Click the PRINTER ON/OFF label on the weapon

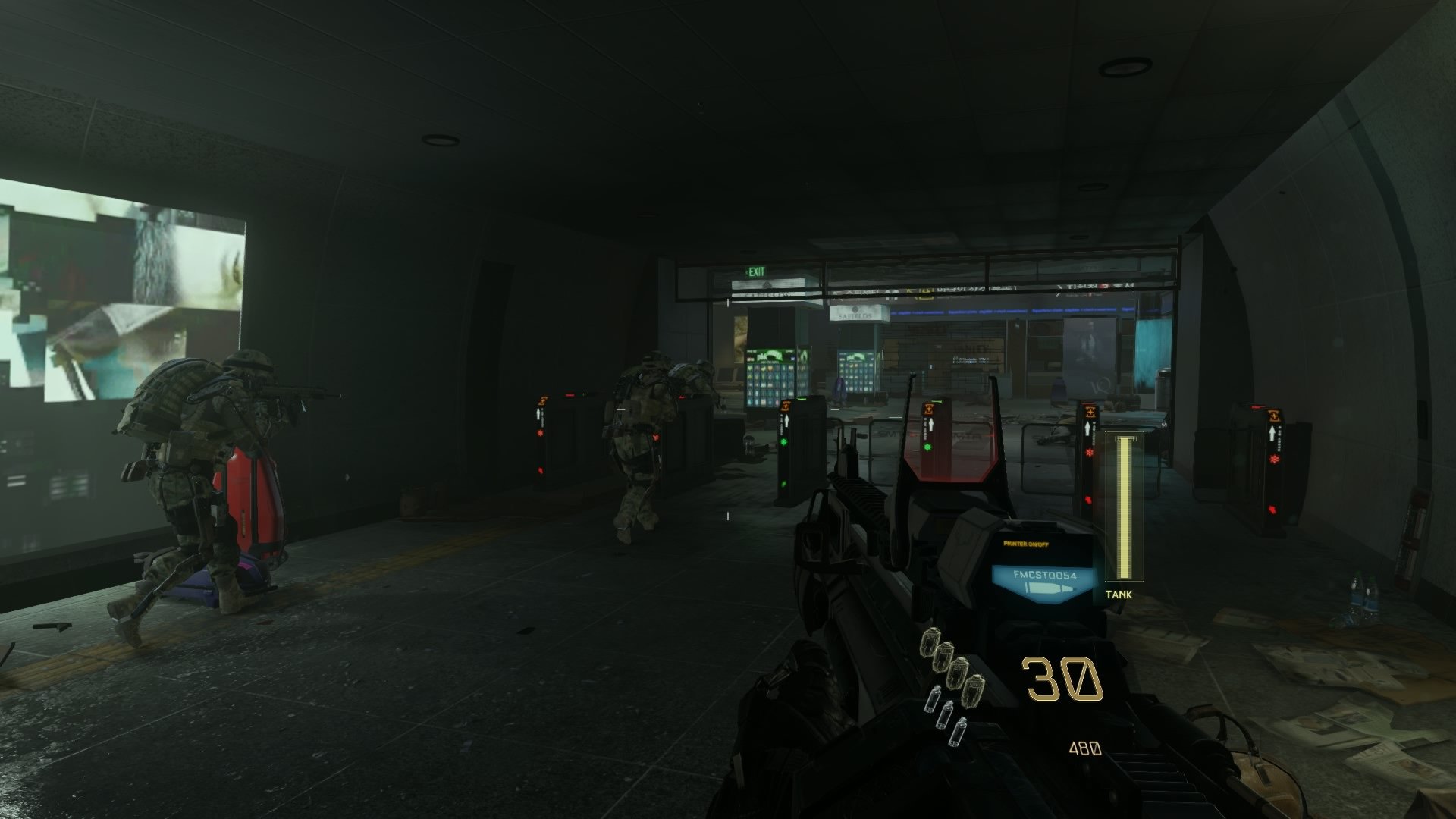click(x=1026, y=543)
